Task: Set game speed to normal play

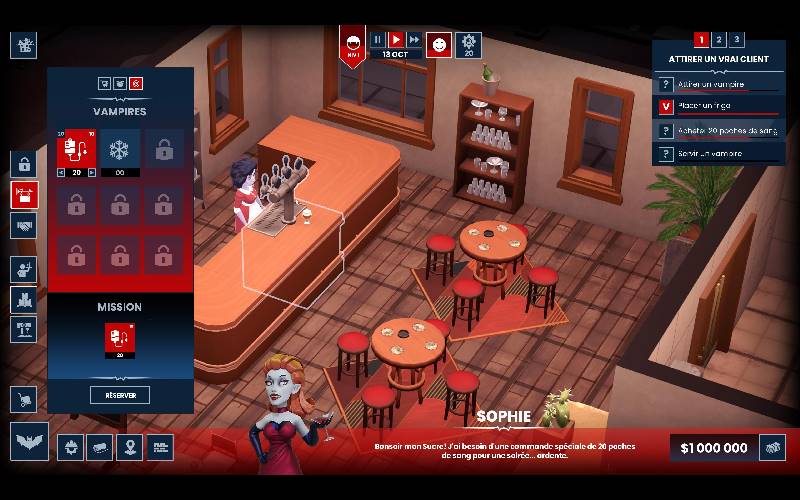Action: pyautogui.click(x=396, y=40)
